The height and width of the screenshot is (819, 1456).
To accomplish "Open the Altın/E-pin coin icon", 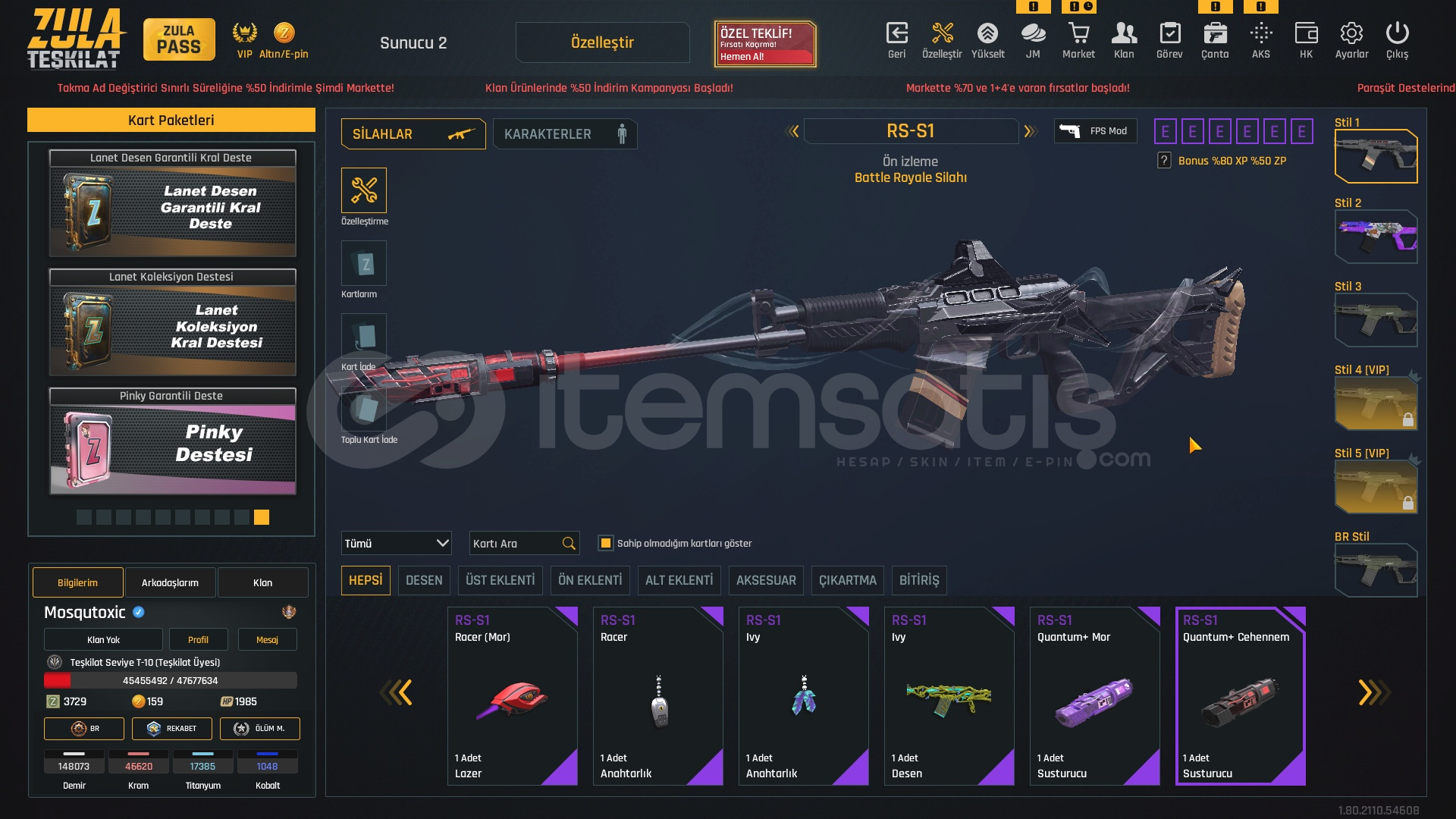I will pyautogui.click(x=284, y=33).
